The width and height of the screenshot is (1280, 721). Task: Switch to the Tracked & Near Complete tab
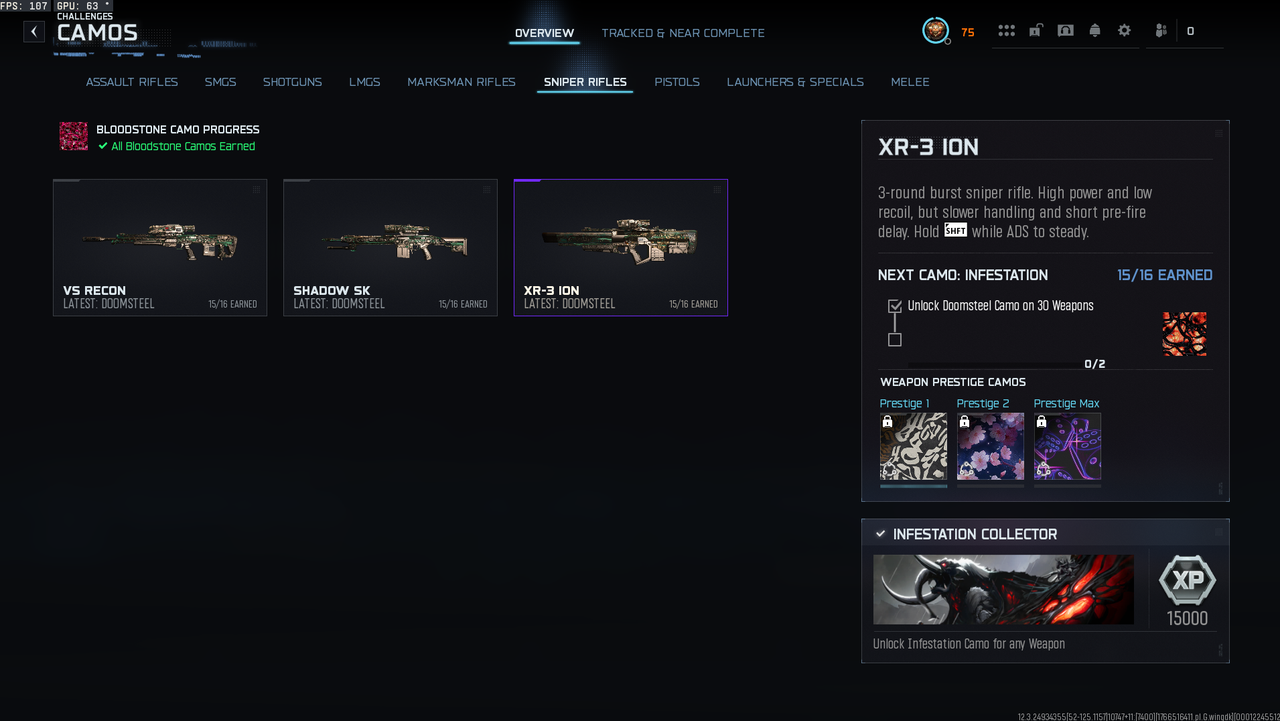[683, 33]
